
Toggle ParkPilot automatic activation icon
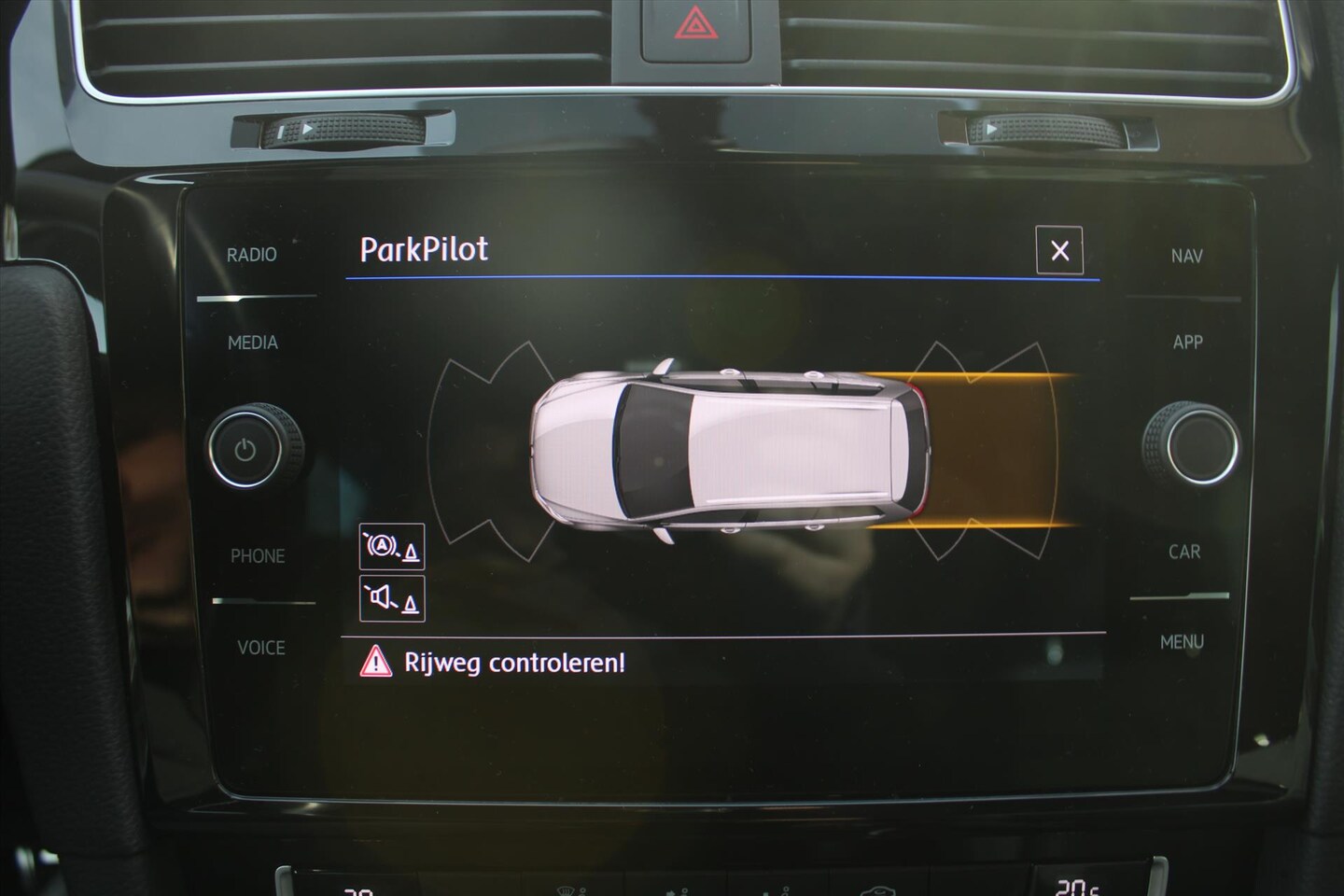[392, 547]
